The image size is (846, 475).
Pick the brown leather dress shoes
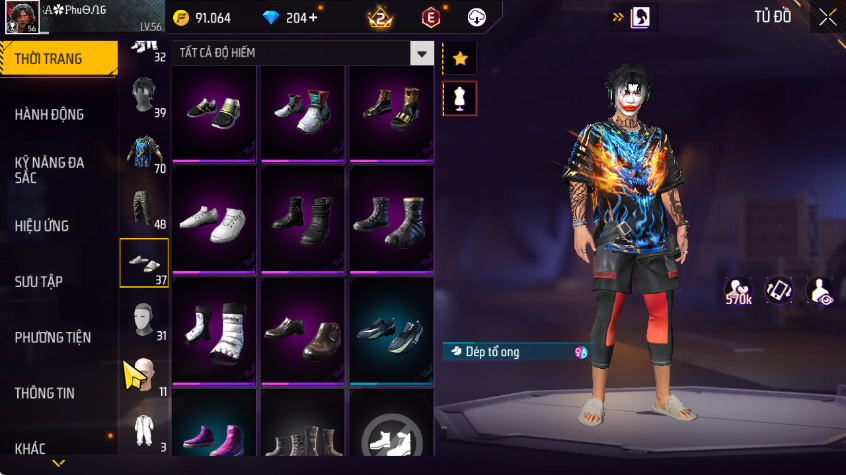[303, 331]
